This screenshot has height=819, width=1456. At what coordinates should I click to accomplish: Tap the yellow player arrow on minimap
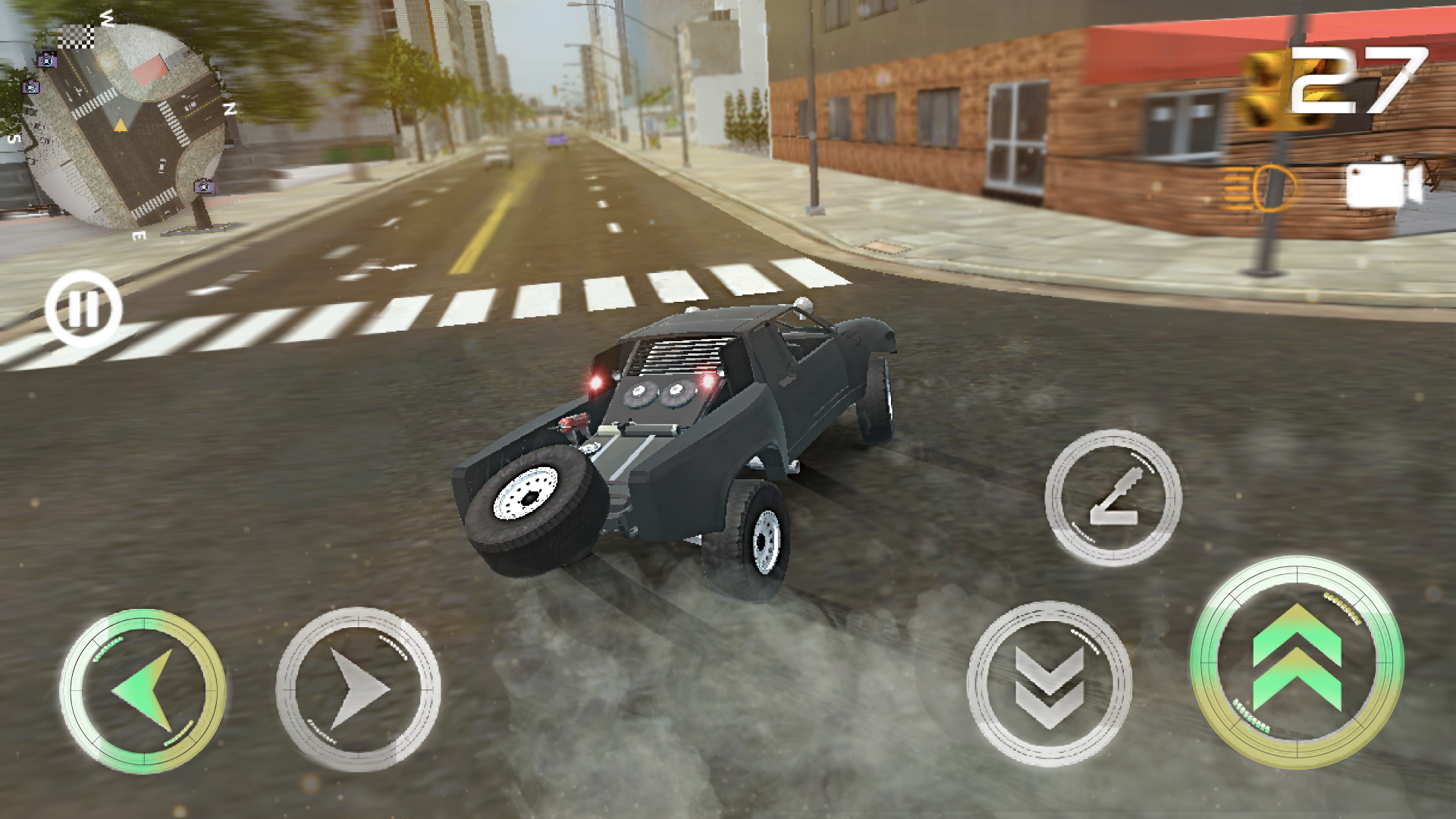tap(120, 124)
